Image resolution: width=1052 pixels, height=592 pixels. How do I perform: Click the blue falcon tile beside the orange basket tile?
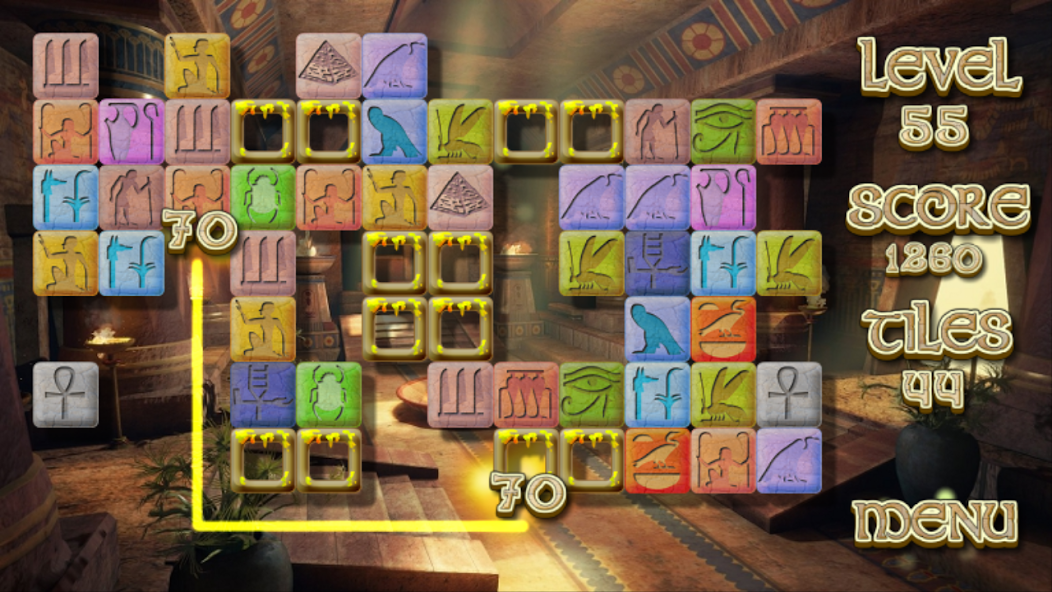pyautogui.click(x=657, y=329)
